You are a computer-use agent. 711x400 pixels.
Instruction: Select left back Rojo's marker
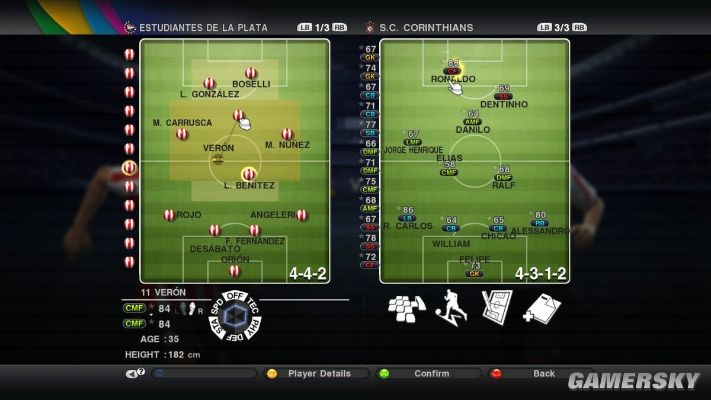169,214
